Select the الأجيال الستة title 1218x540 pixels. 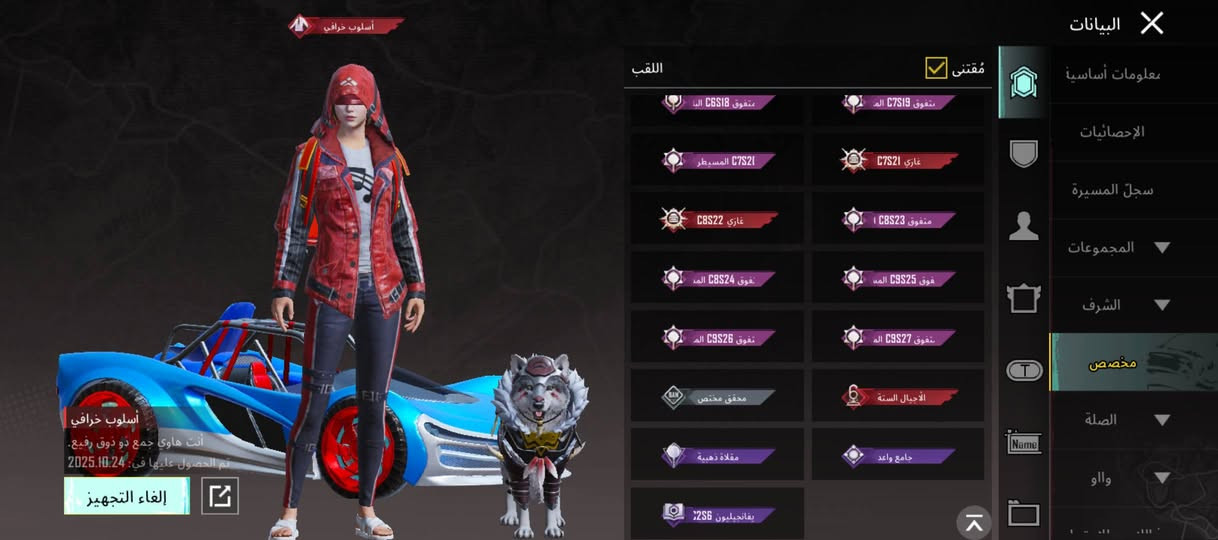point(897,397)
